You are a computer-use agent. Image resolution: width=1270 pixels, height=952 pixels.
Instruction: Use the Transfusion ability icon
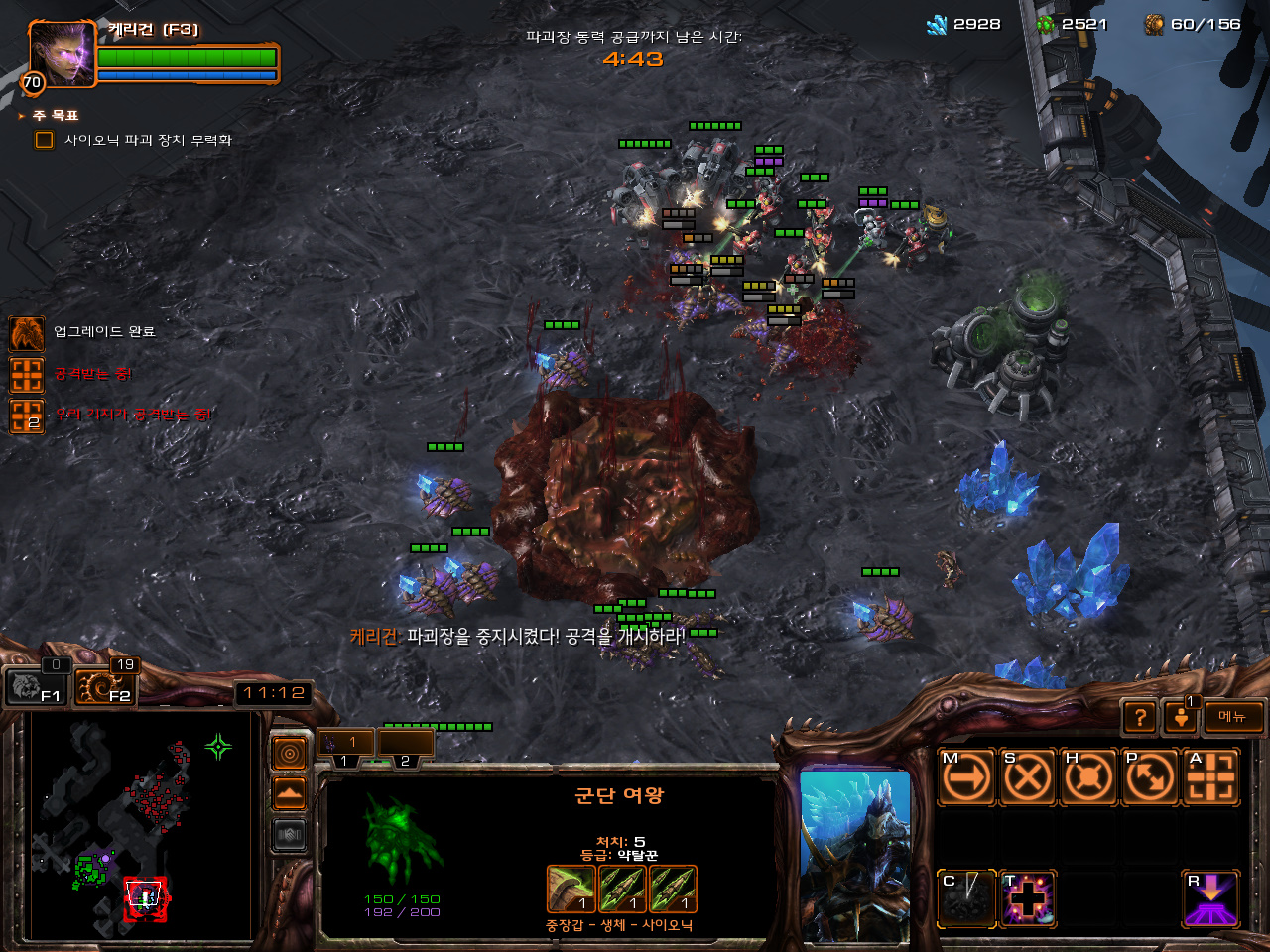(x=1027, y=898)
